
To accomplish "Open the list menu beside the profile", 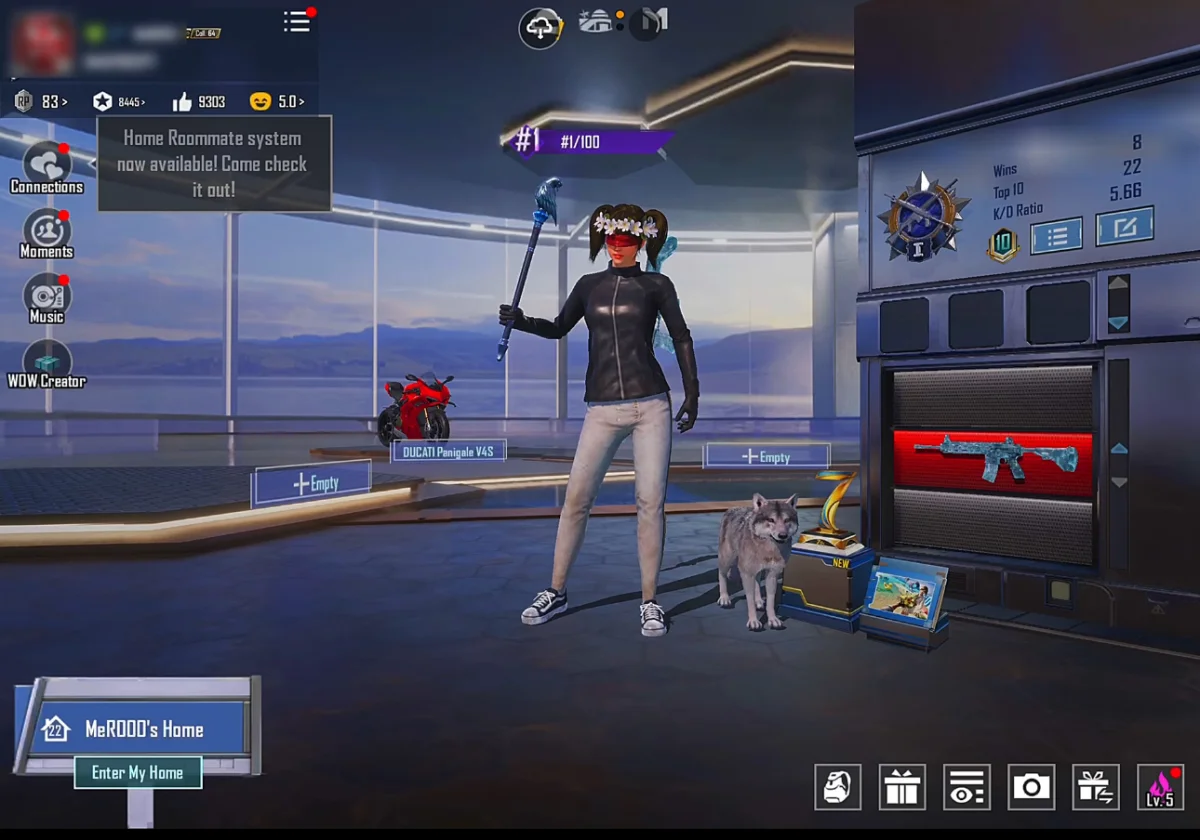I will pyautogui.click(x=297, y=21).
